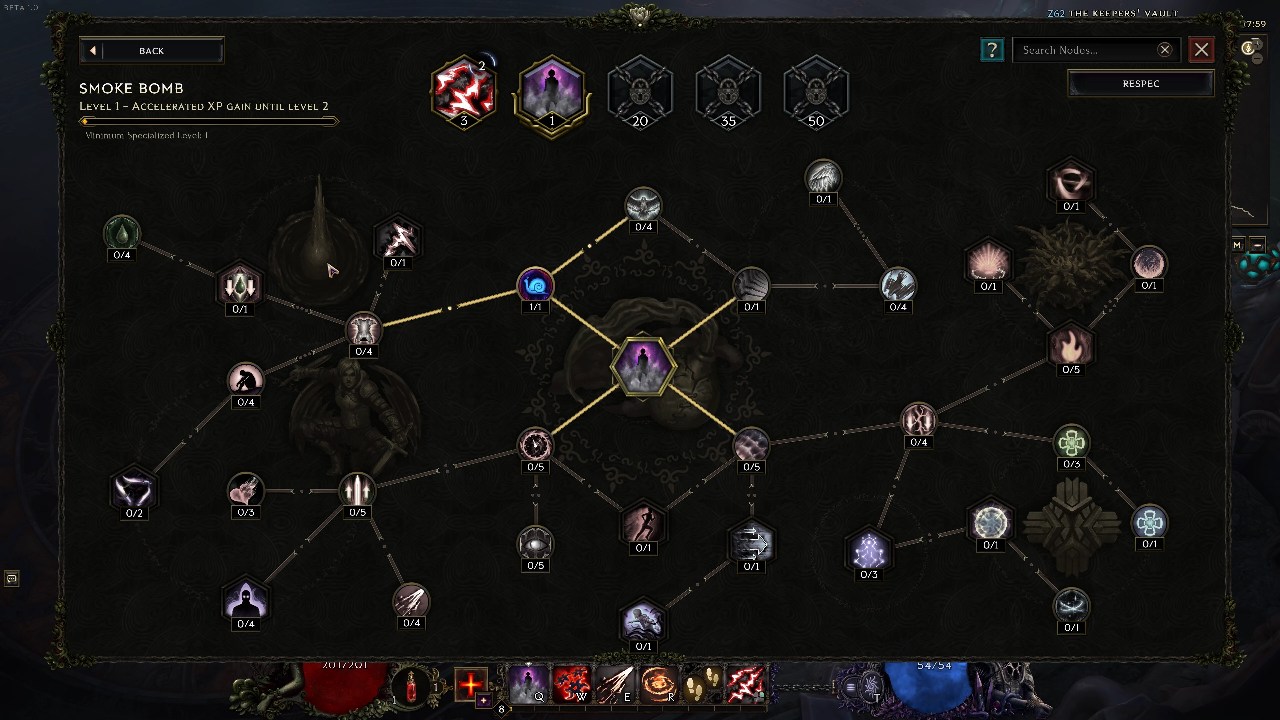1280x720 pixels.
Task: Open the question mark help button
Action: coord(991,50)
